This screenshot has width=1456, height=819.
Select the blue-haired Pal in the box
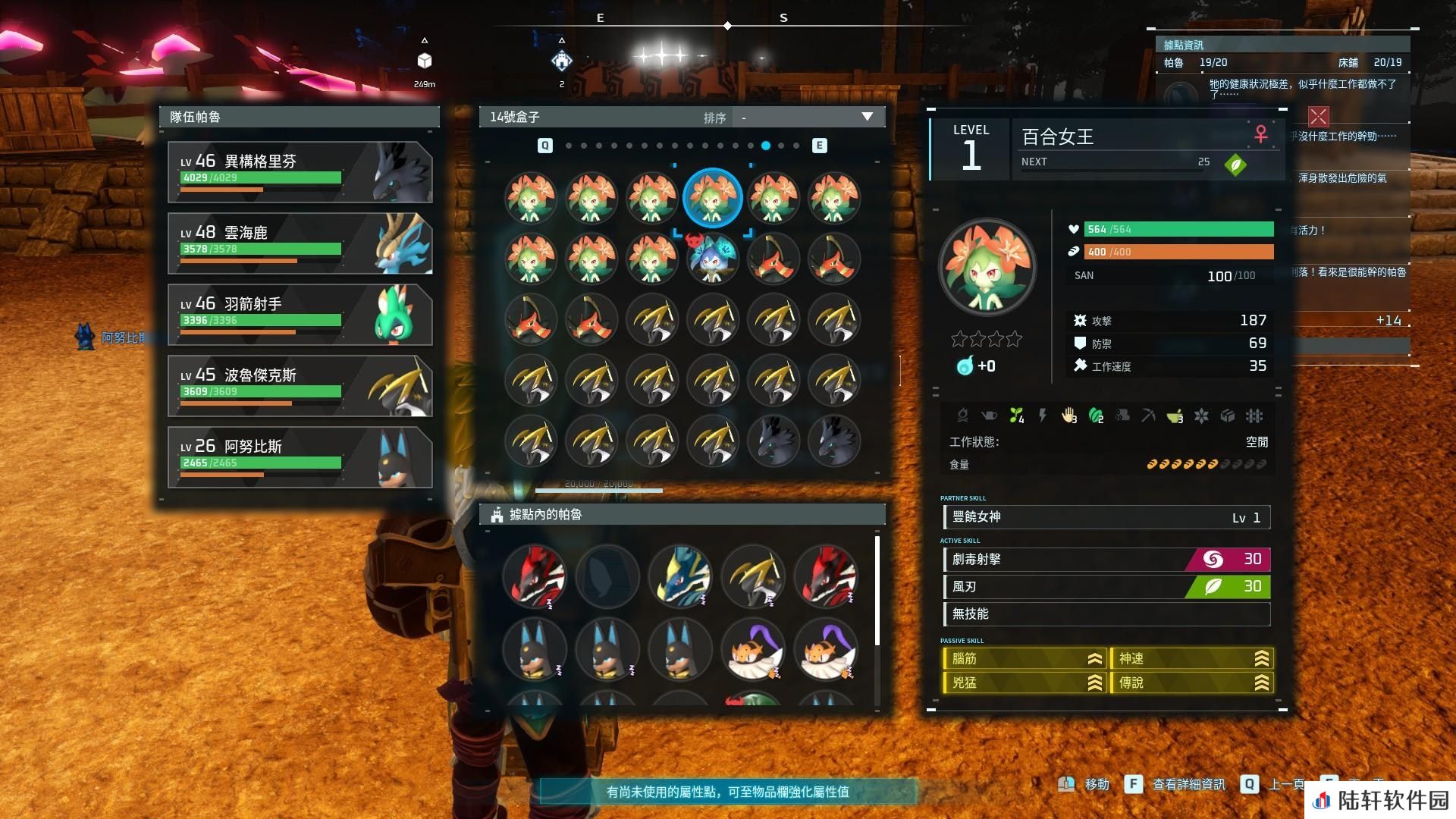[712, 259]
